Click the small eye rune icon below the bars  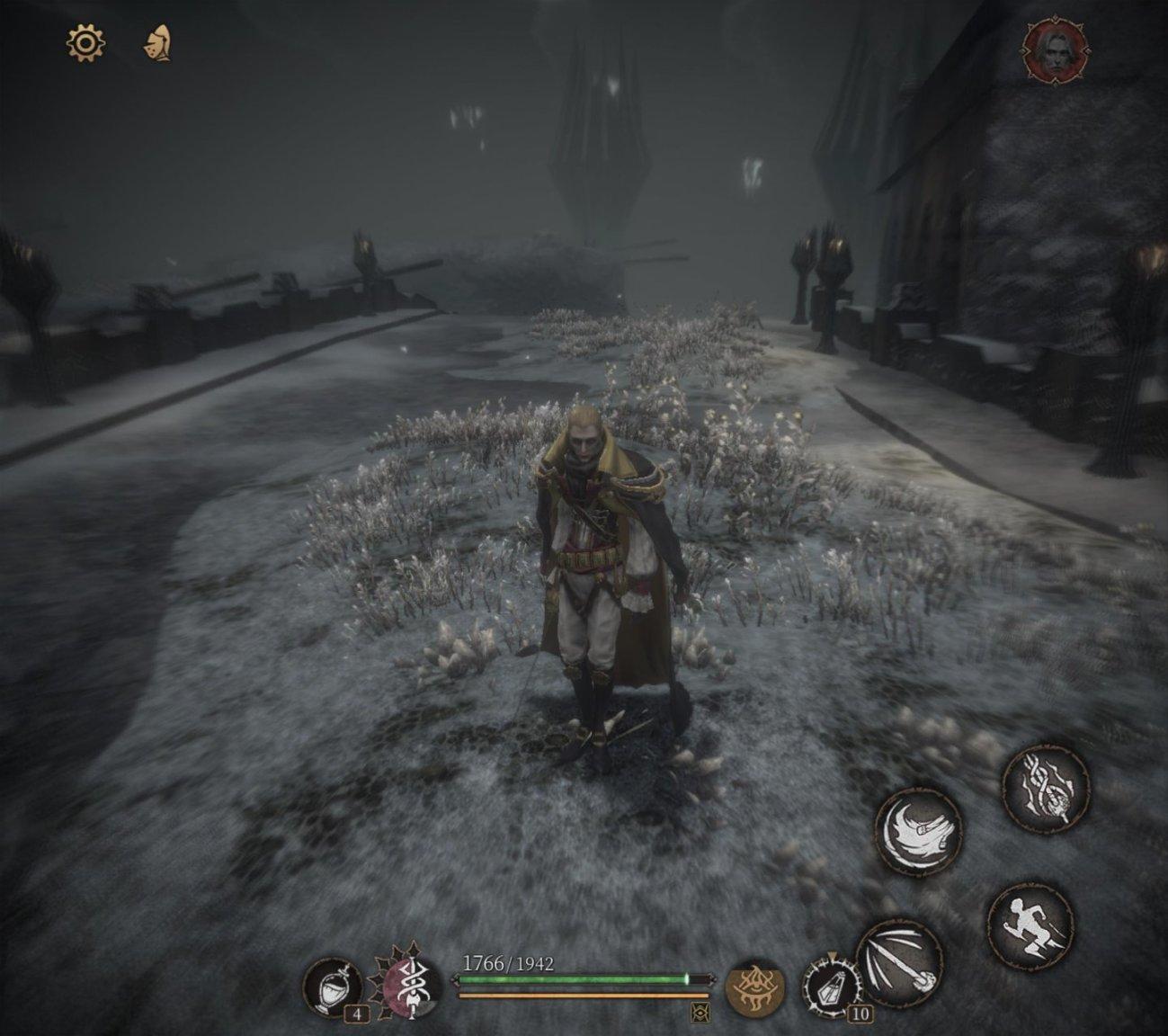click(x=700, y=1014)
